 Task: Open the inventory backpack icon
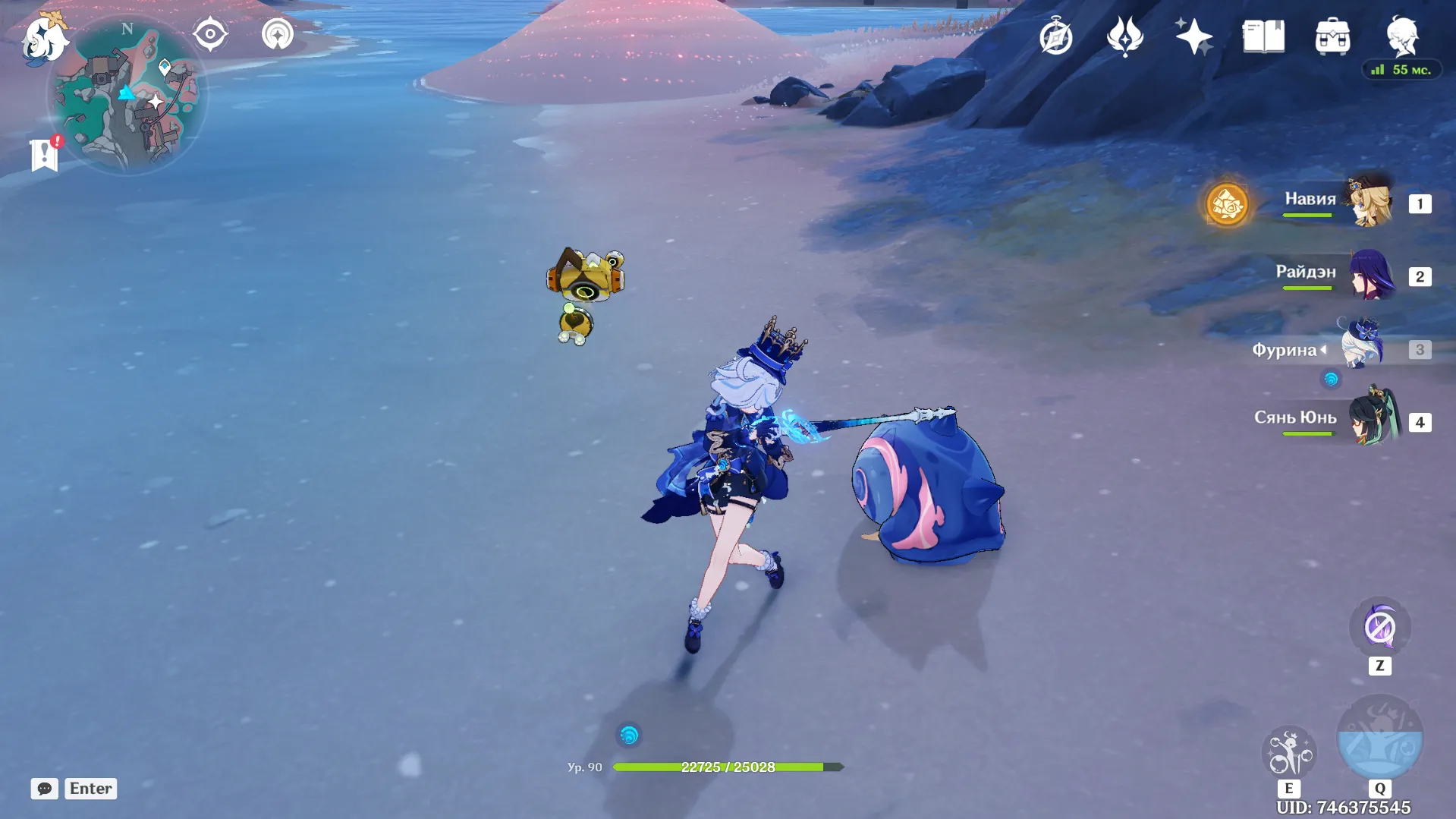click(1332, 36)
